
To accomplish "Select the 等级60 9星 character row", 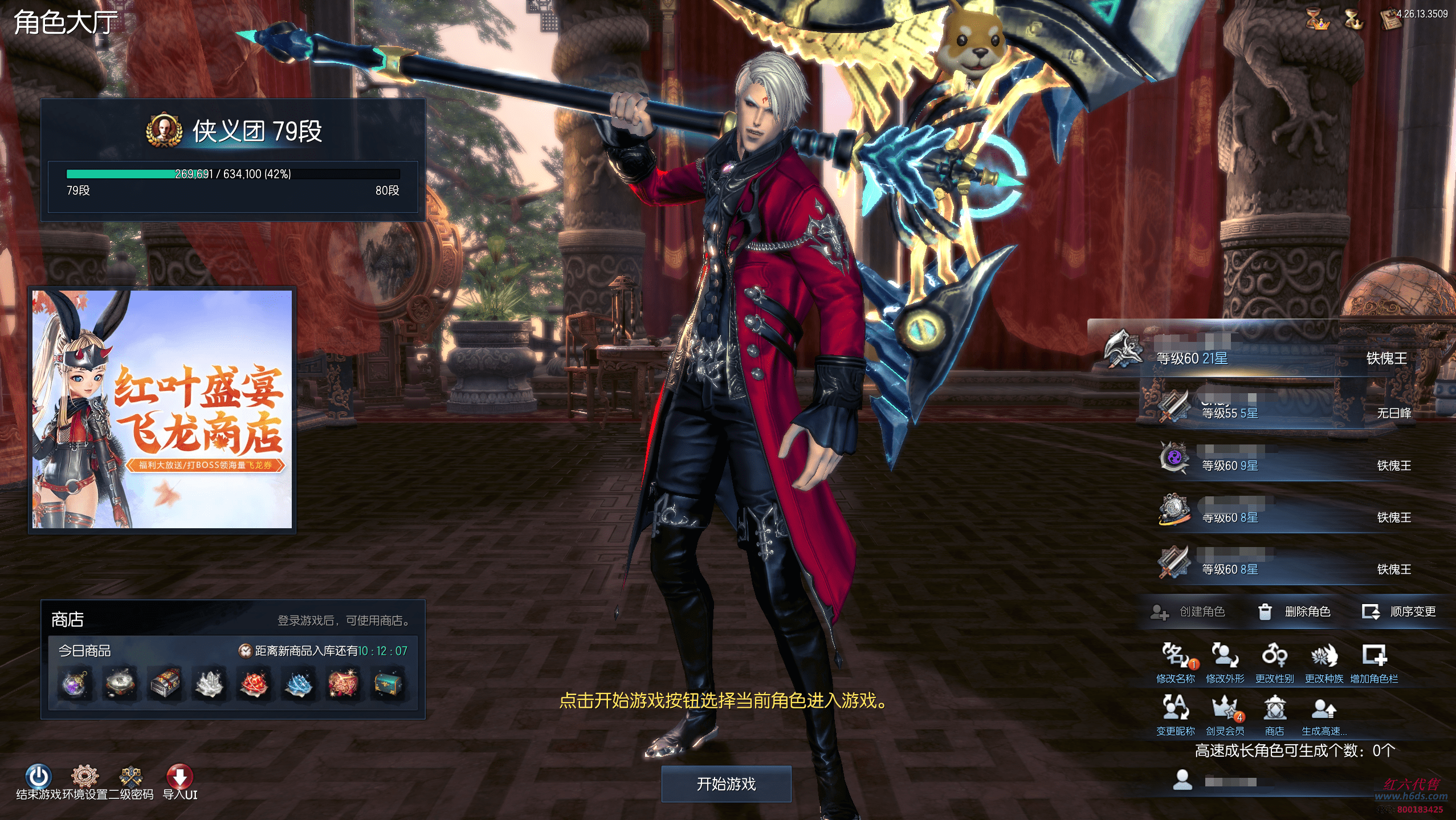I will click(1282, 460).
